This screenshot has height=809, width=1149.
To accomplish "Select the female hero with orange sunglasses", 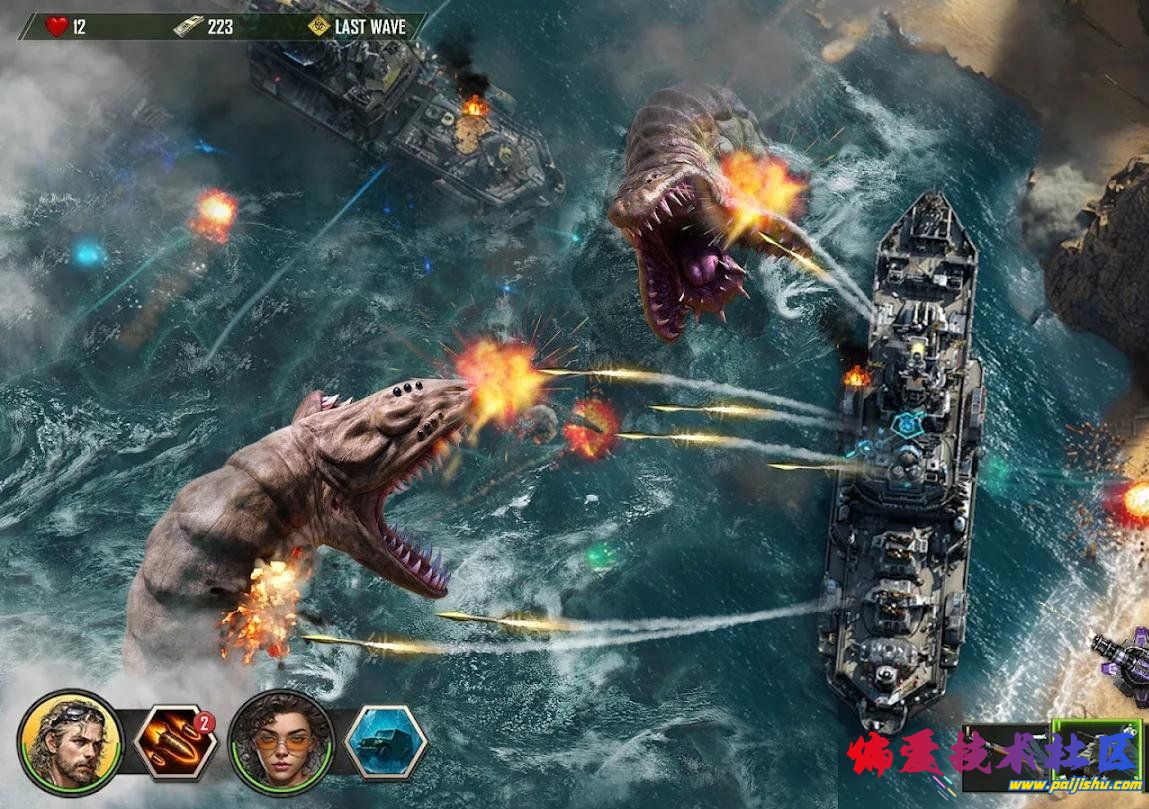I will click(x=281, y=742).
